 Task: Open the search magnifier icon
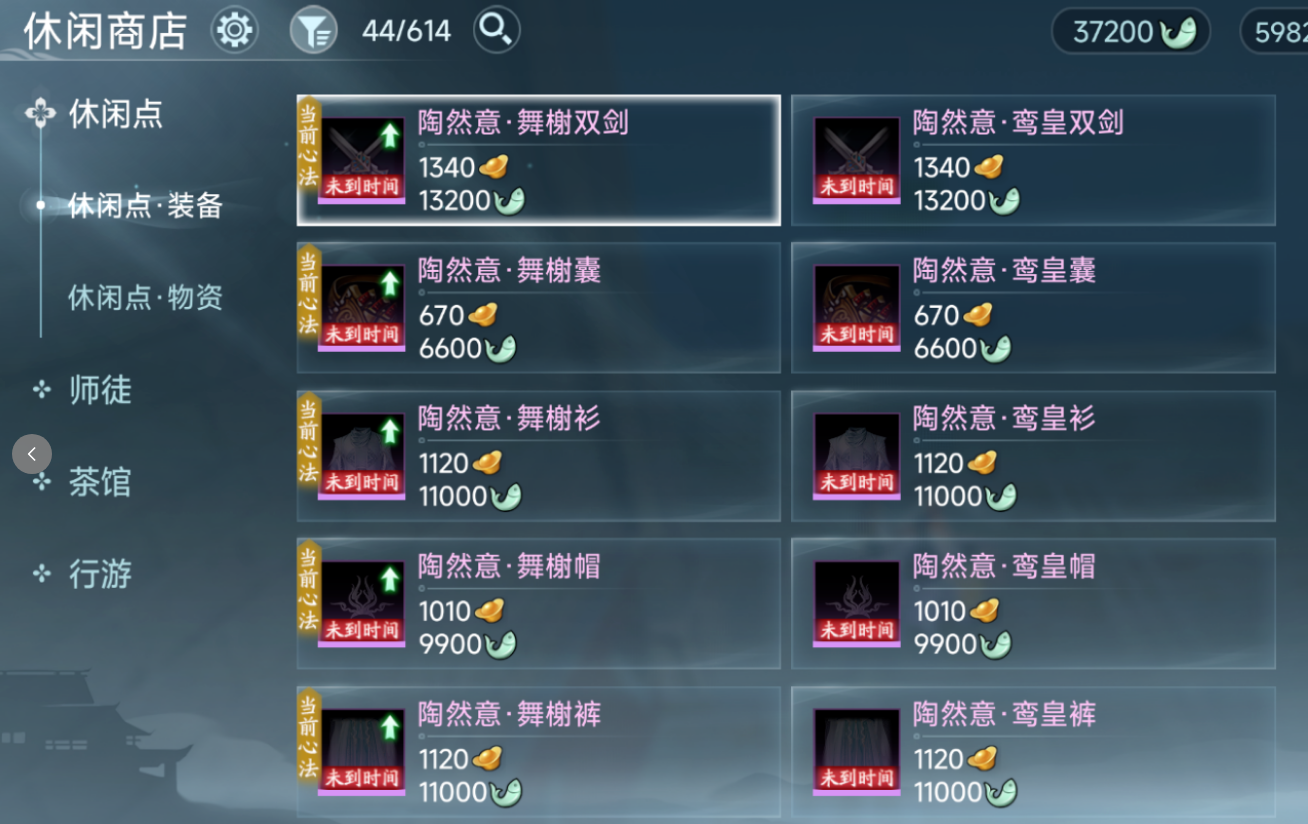tap(495, 30)
